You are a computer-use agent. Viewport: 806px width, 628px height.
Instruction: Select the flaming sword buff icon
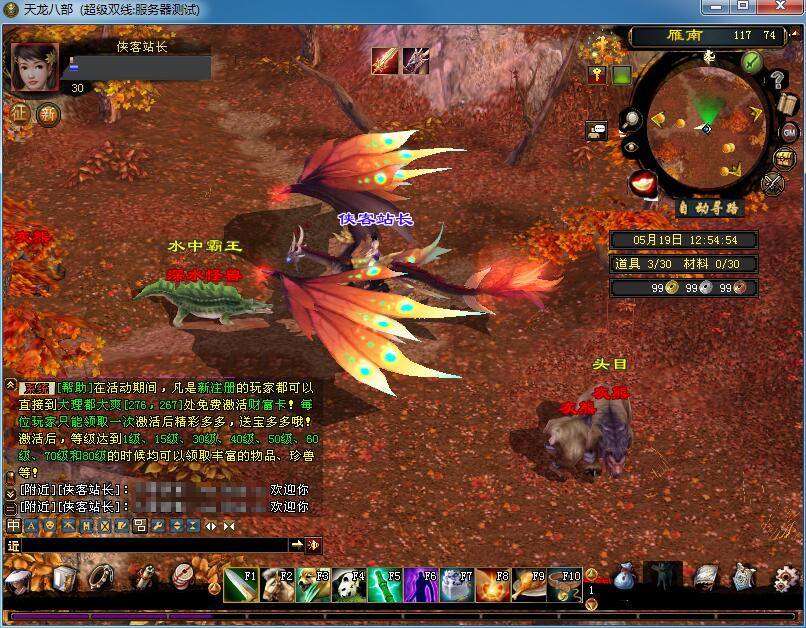coord(385,61)
